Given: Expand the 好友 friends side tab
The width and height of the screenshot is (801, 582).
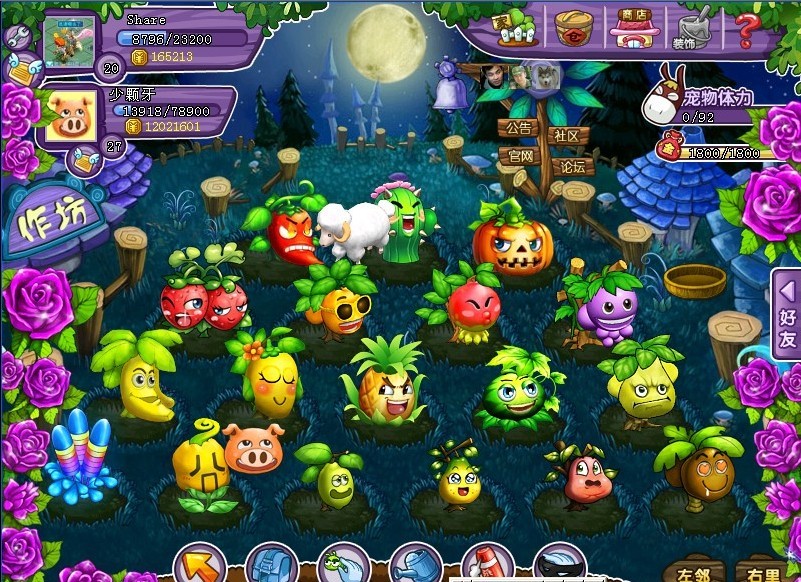Looking at the screenshot, I should tap(787, 315).
